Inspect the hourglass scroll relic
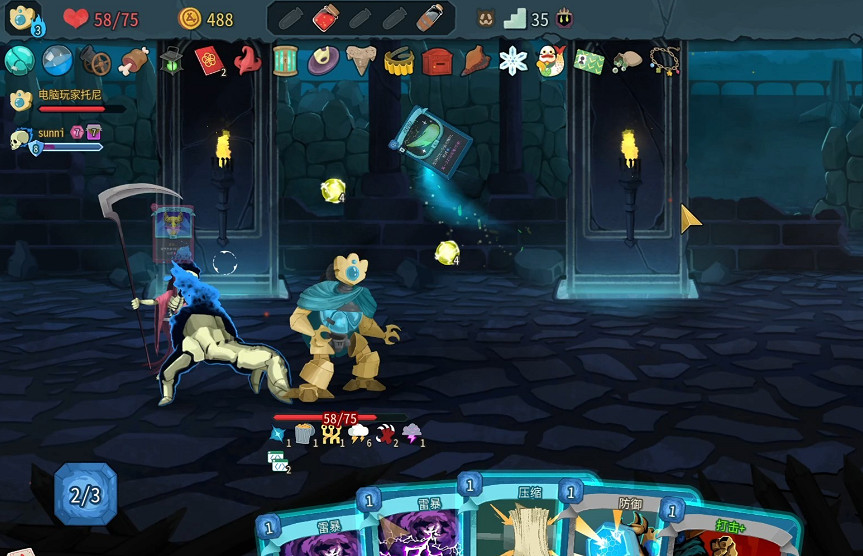 coord(286,60)
